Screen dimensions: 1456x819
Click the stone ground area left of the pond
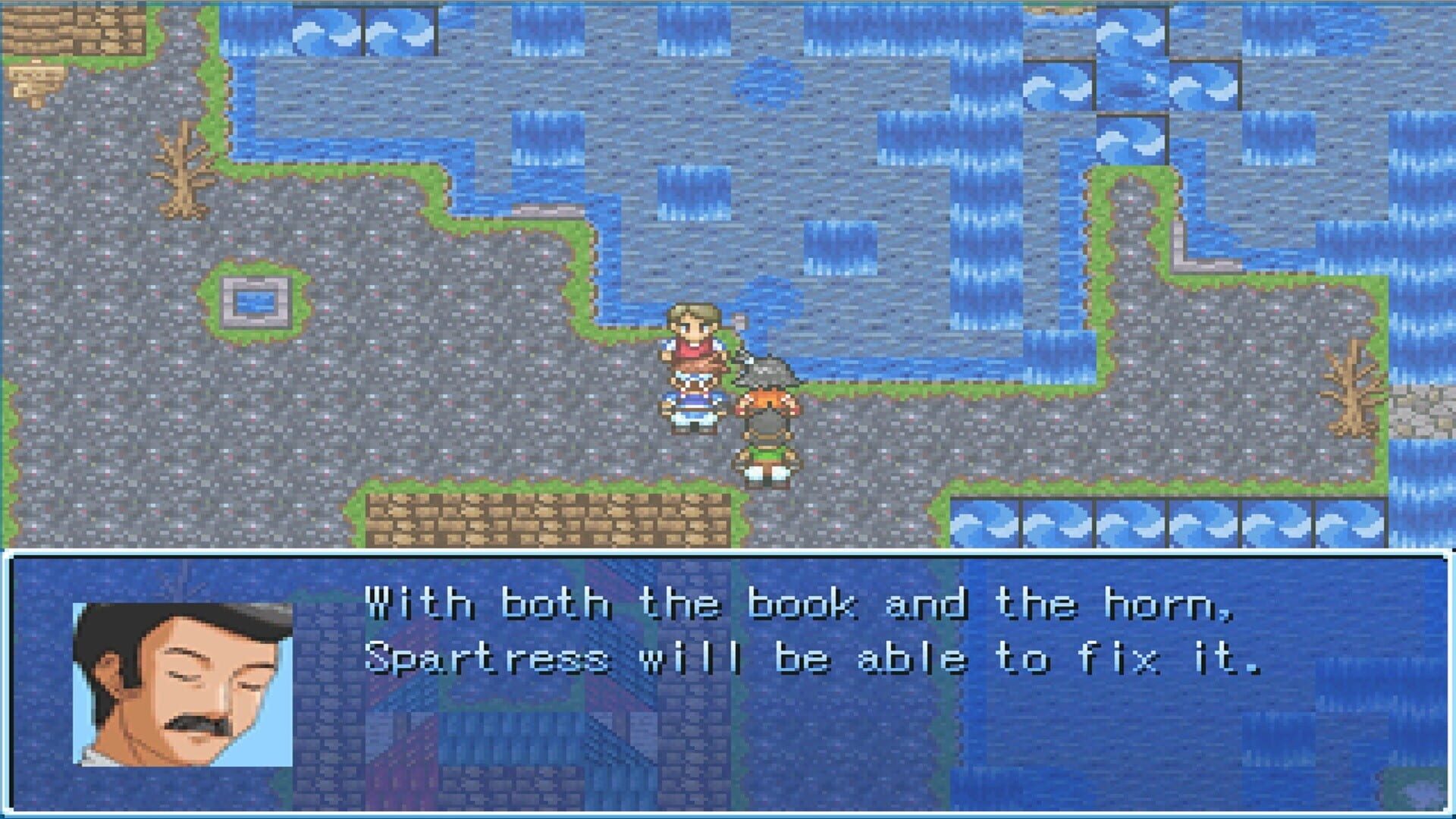click(114, 303)
